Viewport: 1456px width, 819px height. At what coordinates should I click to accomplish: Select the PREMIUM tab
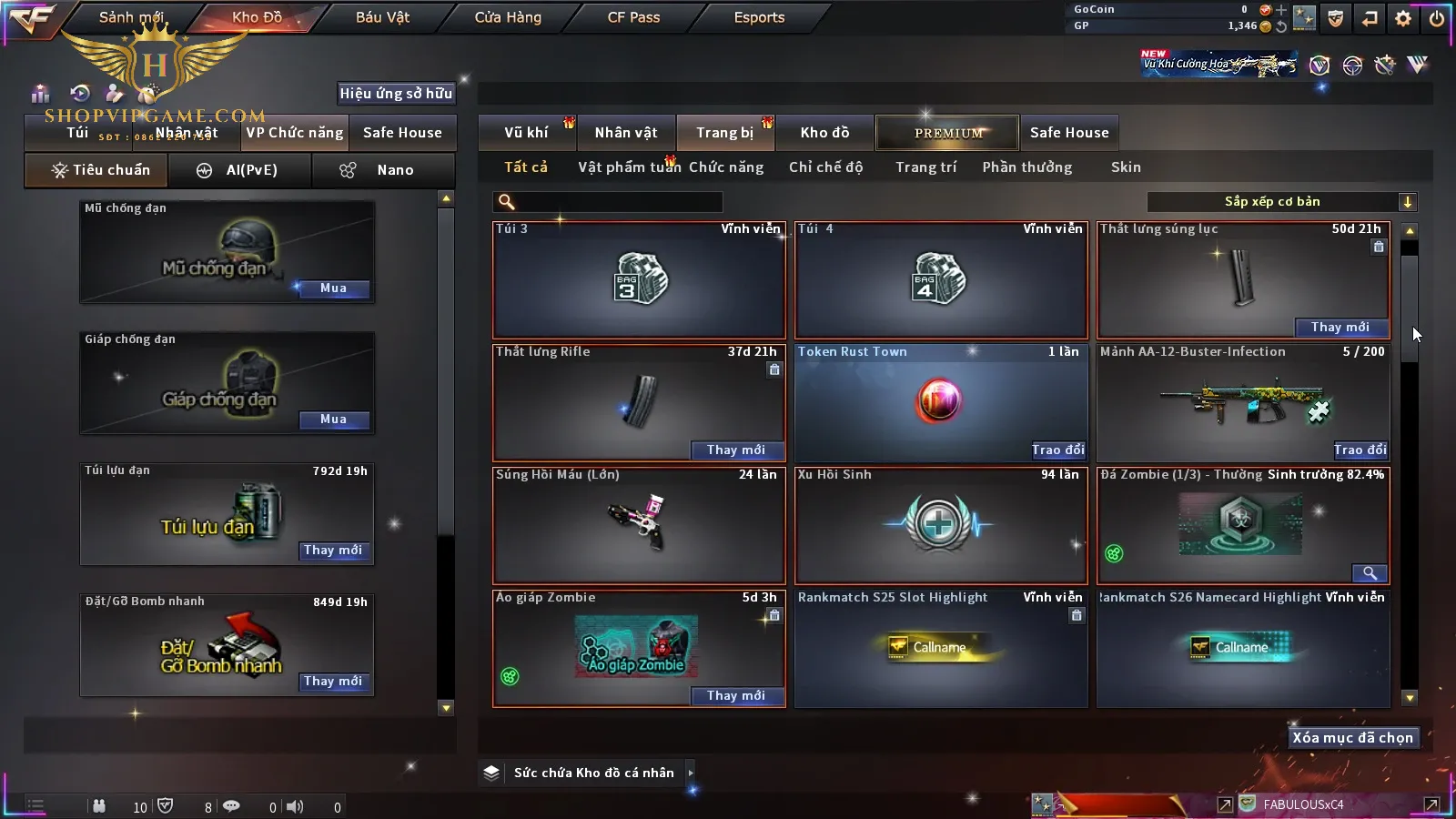tap(947, 133)
